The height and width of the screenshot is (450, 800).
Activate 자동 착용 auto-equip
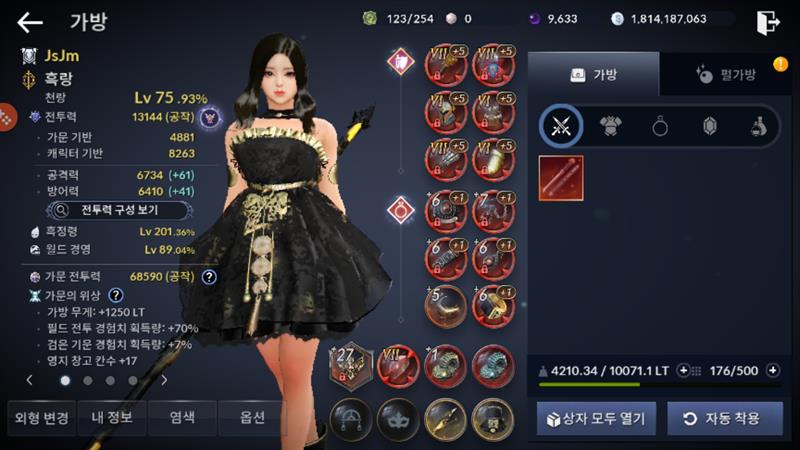click(724, 418)
